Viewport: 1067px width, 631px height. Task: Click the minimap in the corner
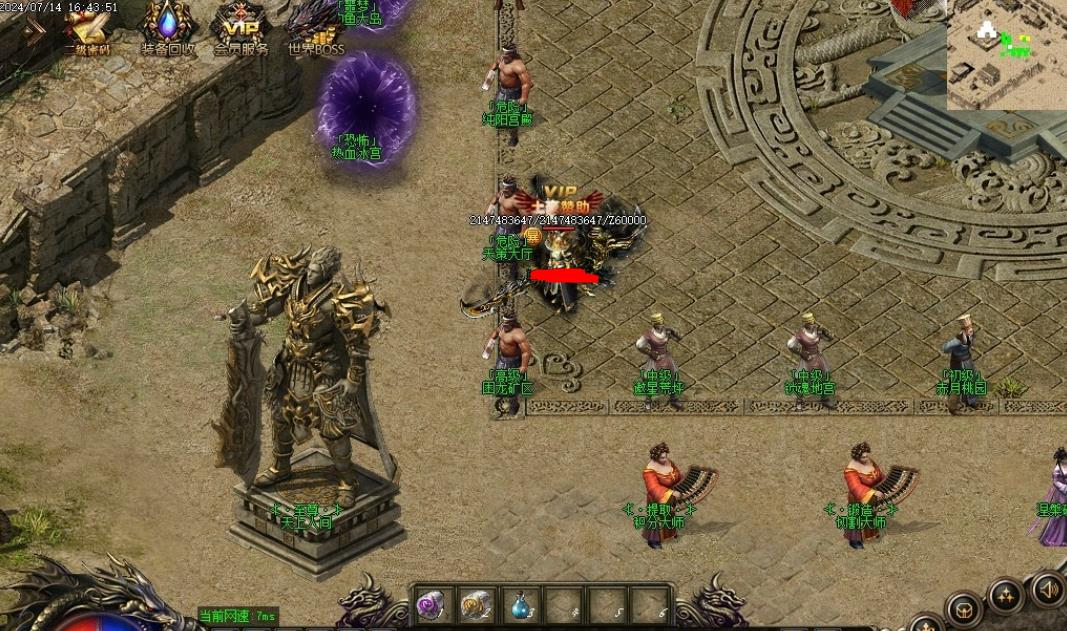tap(1006, 55)
